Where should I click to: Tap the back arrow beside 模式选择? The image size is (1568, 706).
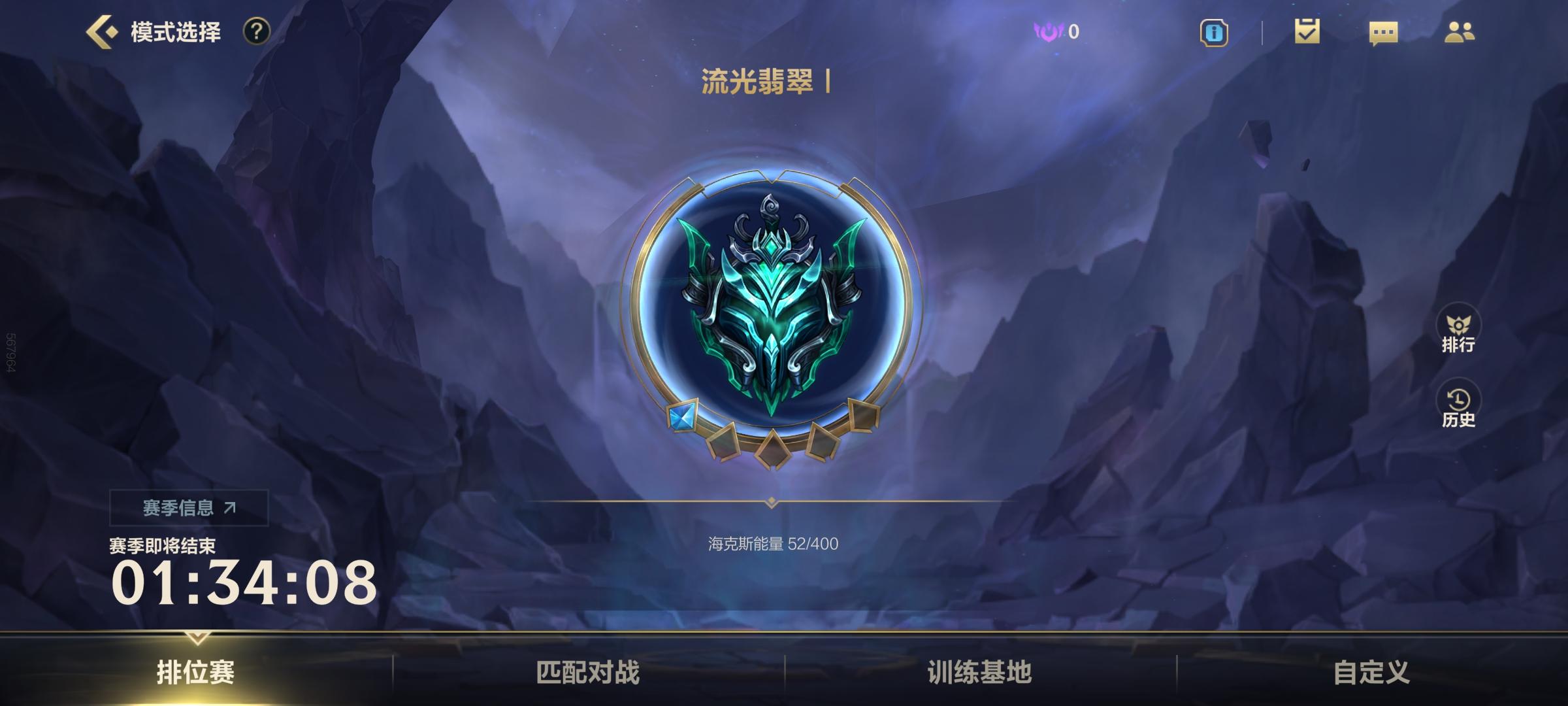[101, 29]
